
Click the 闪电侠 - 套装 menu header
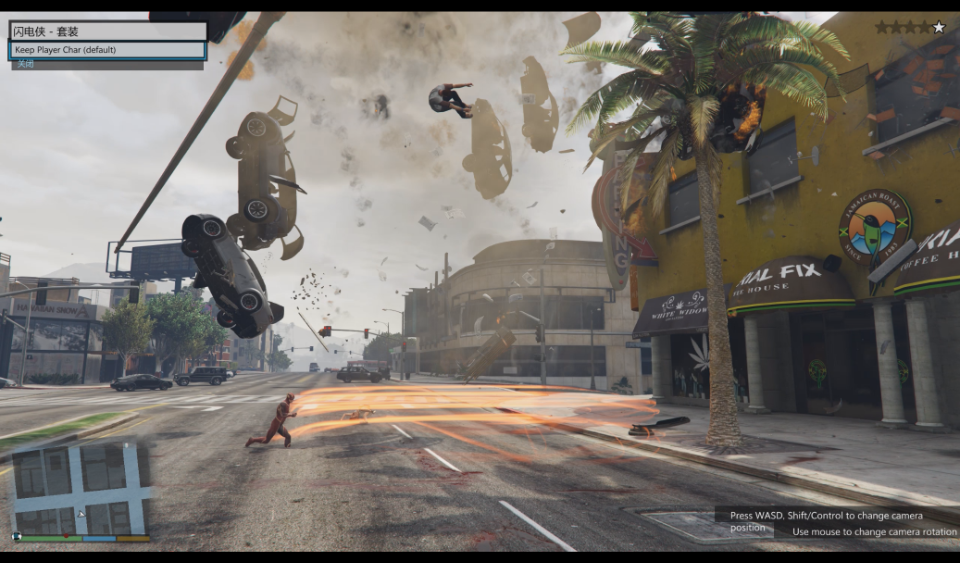point(107,31)
